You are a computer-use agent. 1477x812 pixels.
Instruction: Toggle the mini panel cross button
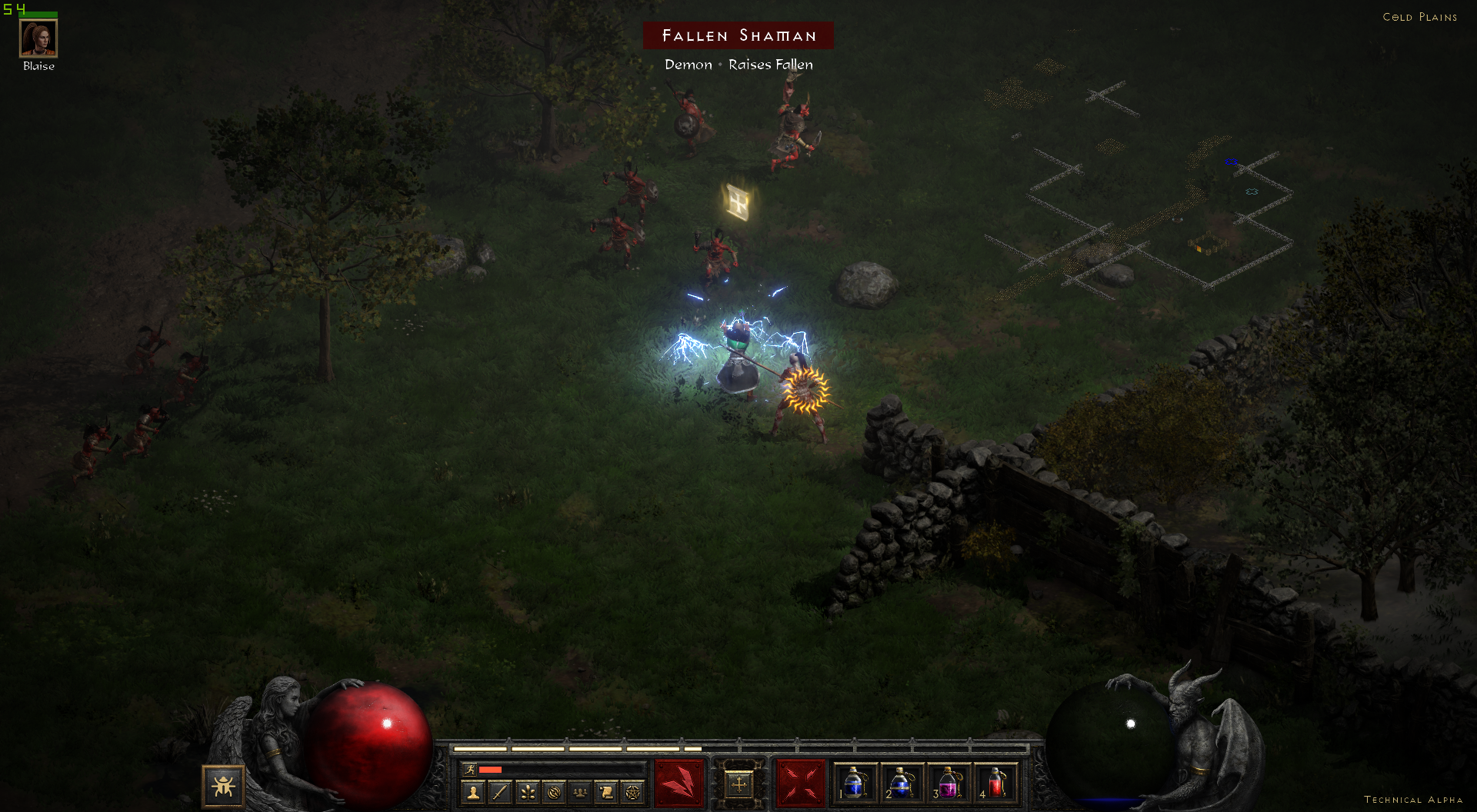coord(739,784)
